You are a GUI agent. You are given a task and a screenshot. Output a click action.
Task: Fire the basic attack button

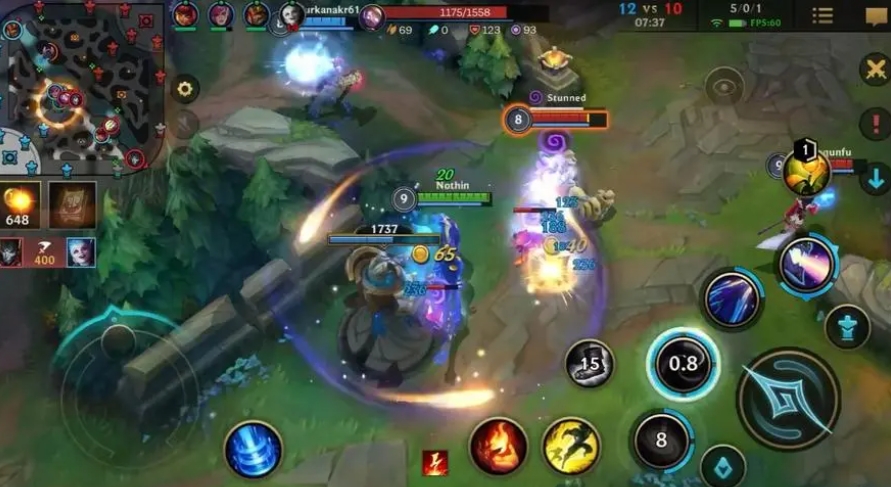point(787,398)
